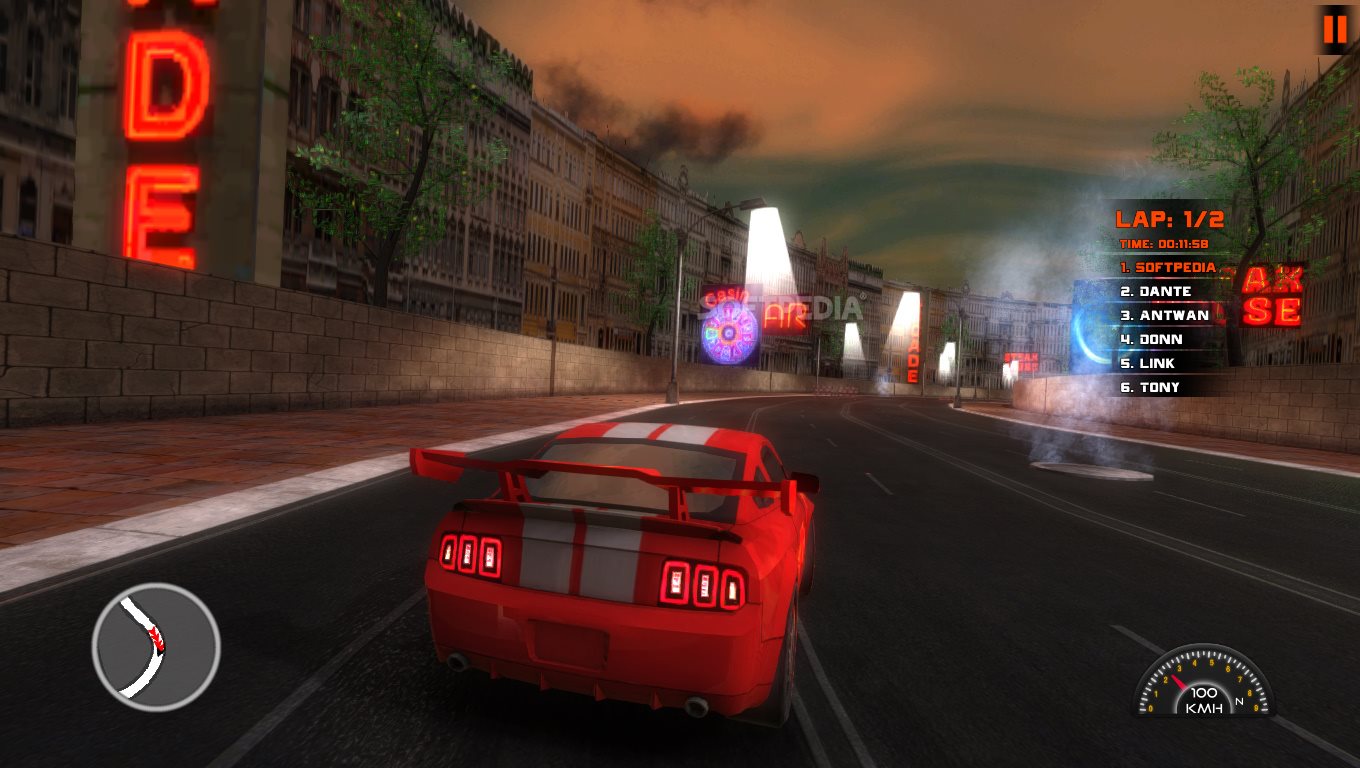Select DANTE in the standings list
1360x768 pixels.
point(1156,292)
